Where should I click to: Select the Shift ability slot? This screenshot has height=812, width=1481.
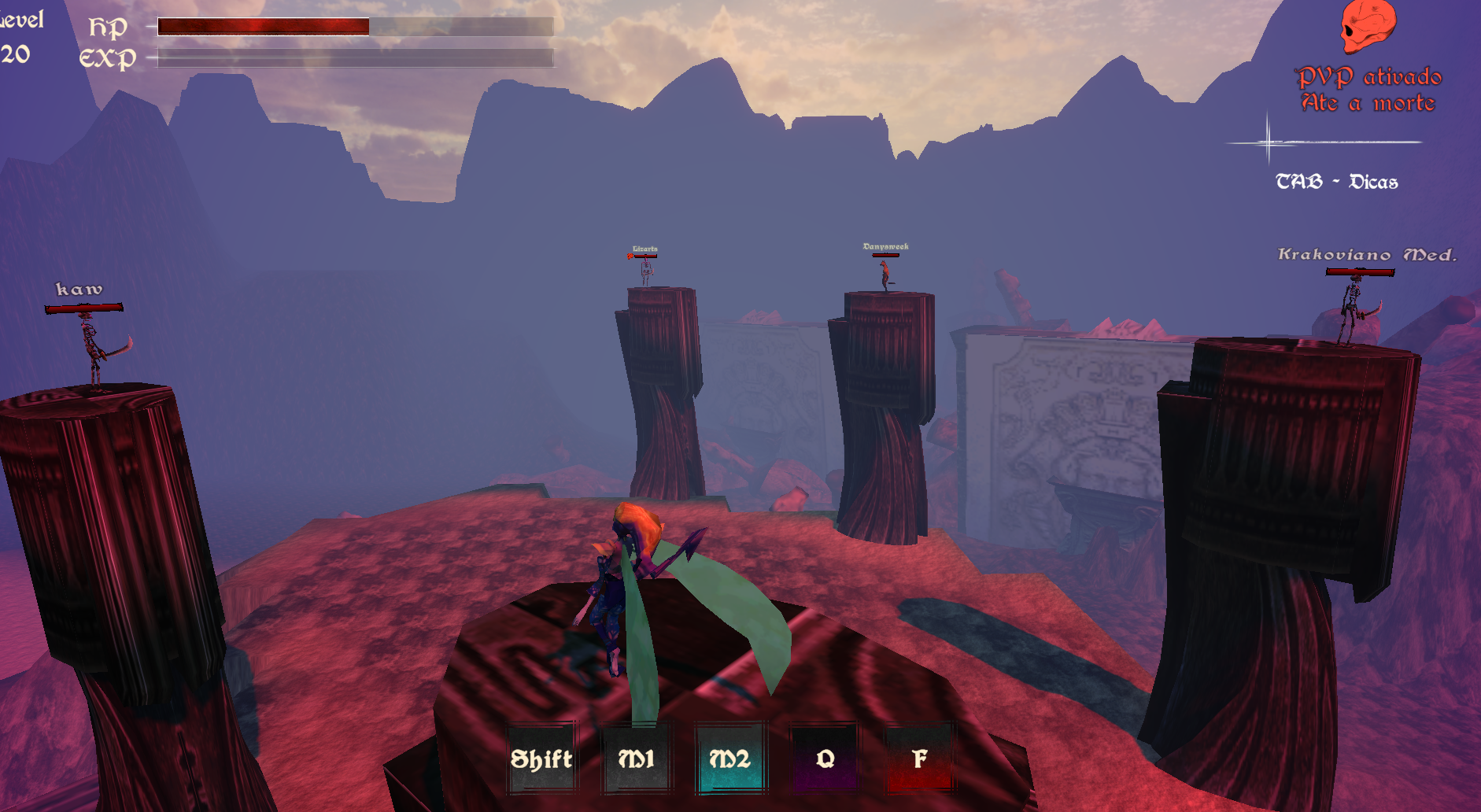point(541,758)
